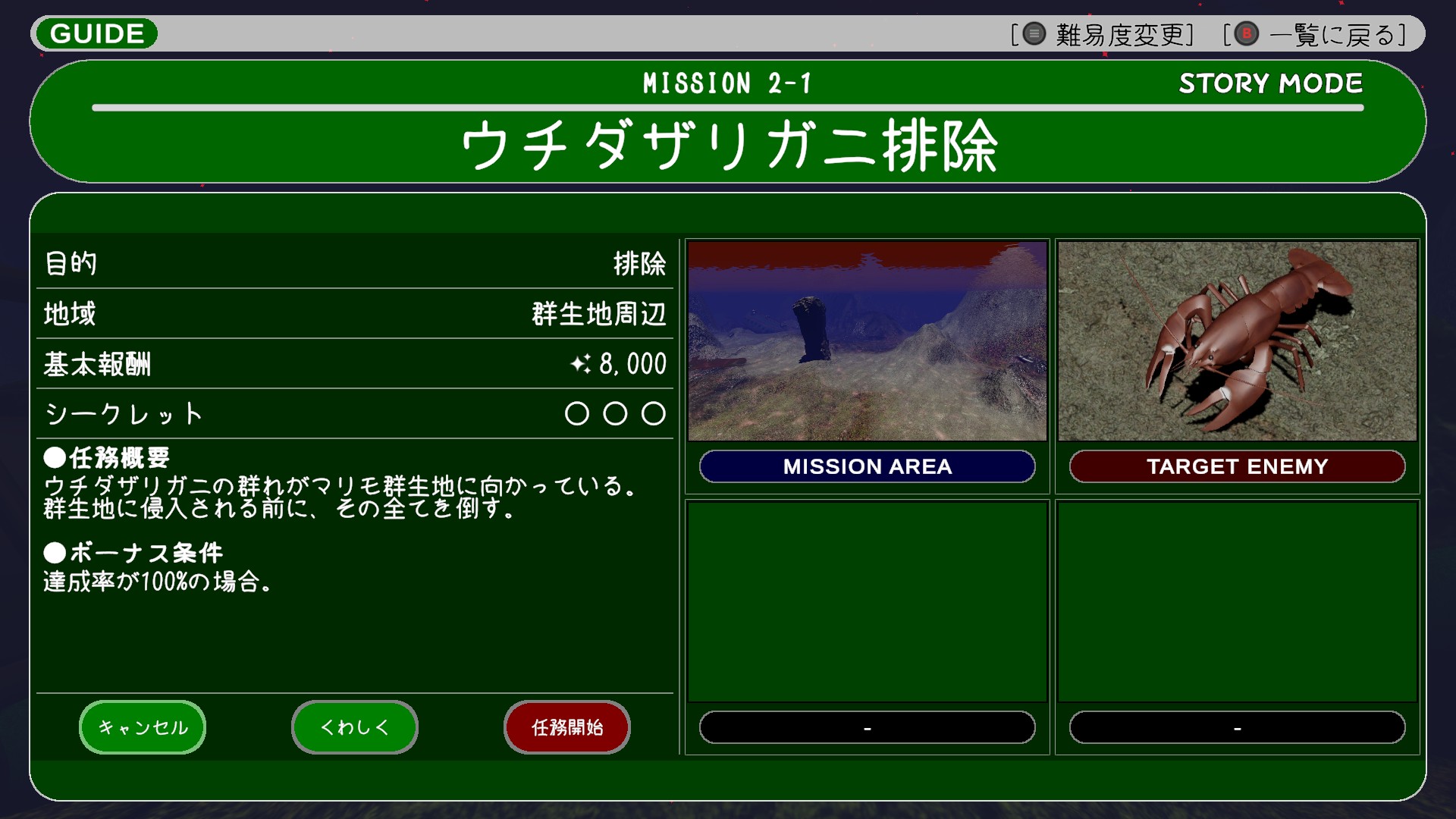Select the MISSION AREA label

tap(867, 466)
